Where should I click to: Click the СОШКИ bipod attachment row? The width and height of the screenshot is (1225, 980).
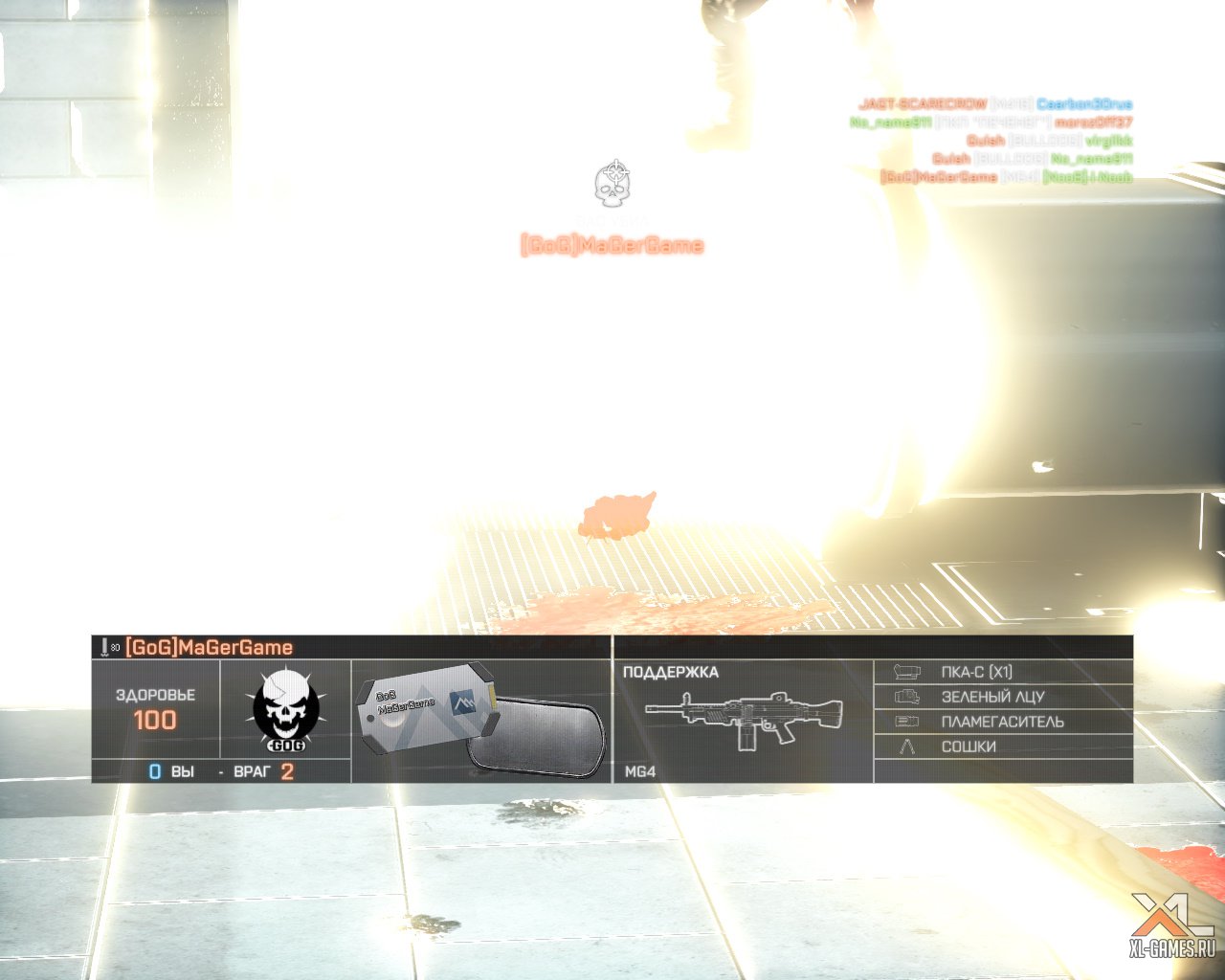pos(1002,746)
